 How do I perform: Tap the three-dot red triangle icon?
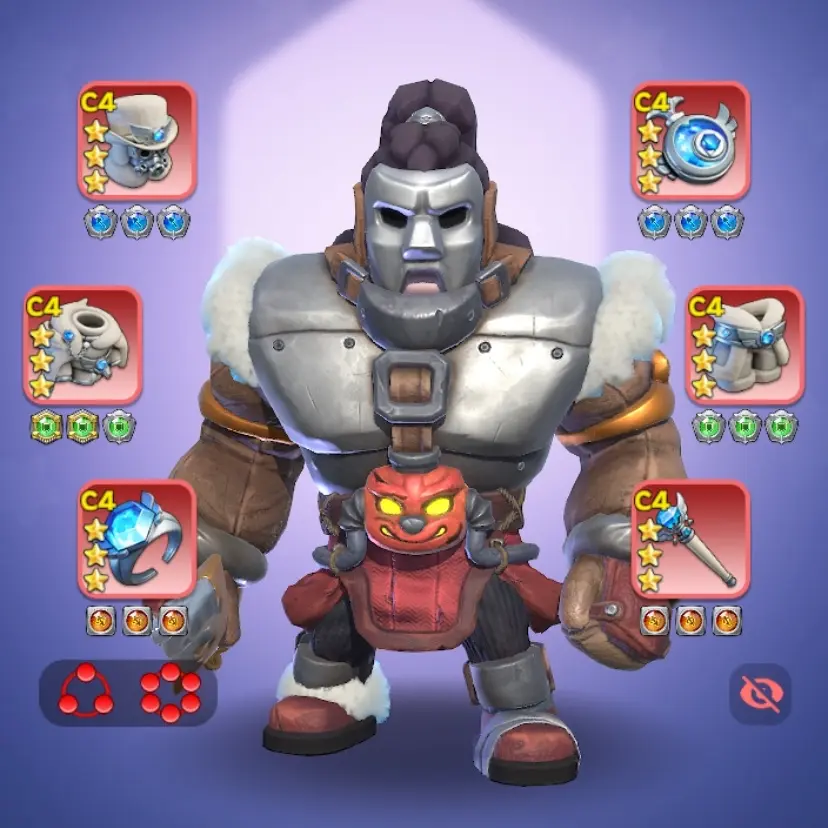coord(84,692)
